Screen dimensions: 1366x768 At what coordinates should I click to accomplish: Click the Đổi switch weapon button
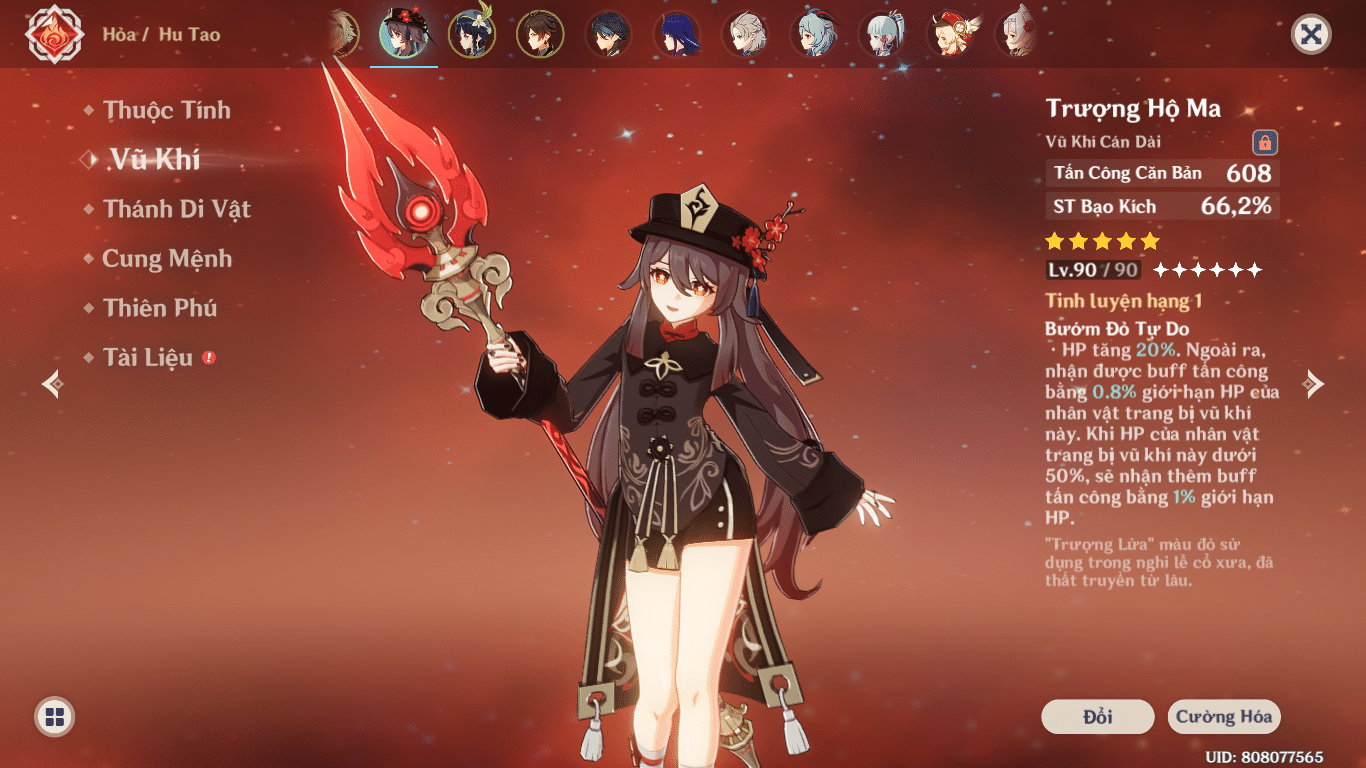tap(1097, 717)
